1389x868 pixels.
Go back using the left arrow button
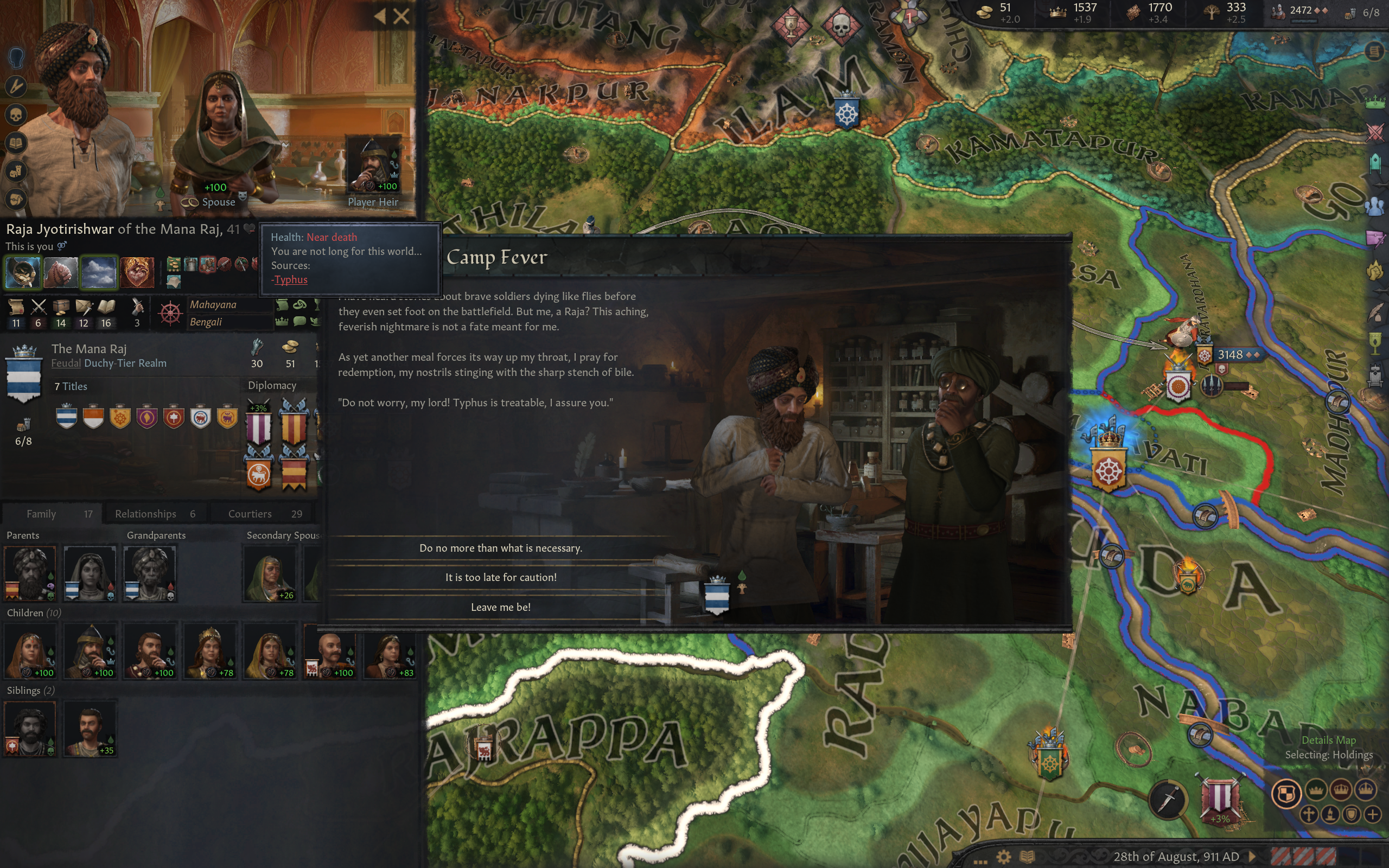[380, 16]
